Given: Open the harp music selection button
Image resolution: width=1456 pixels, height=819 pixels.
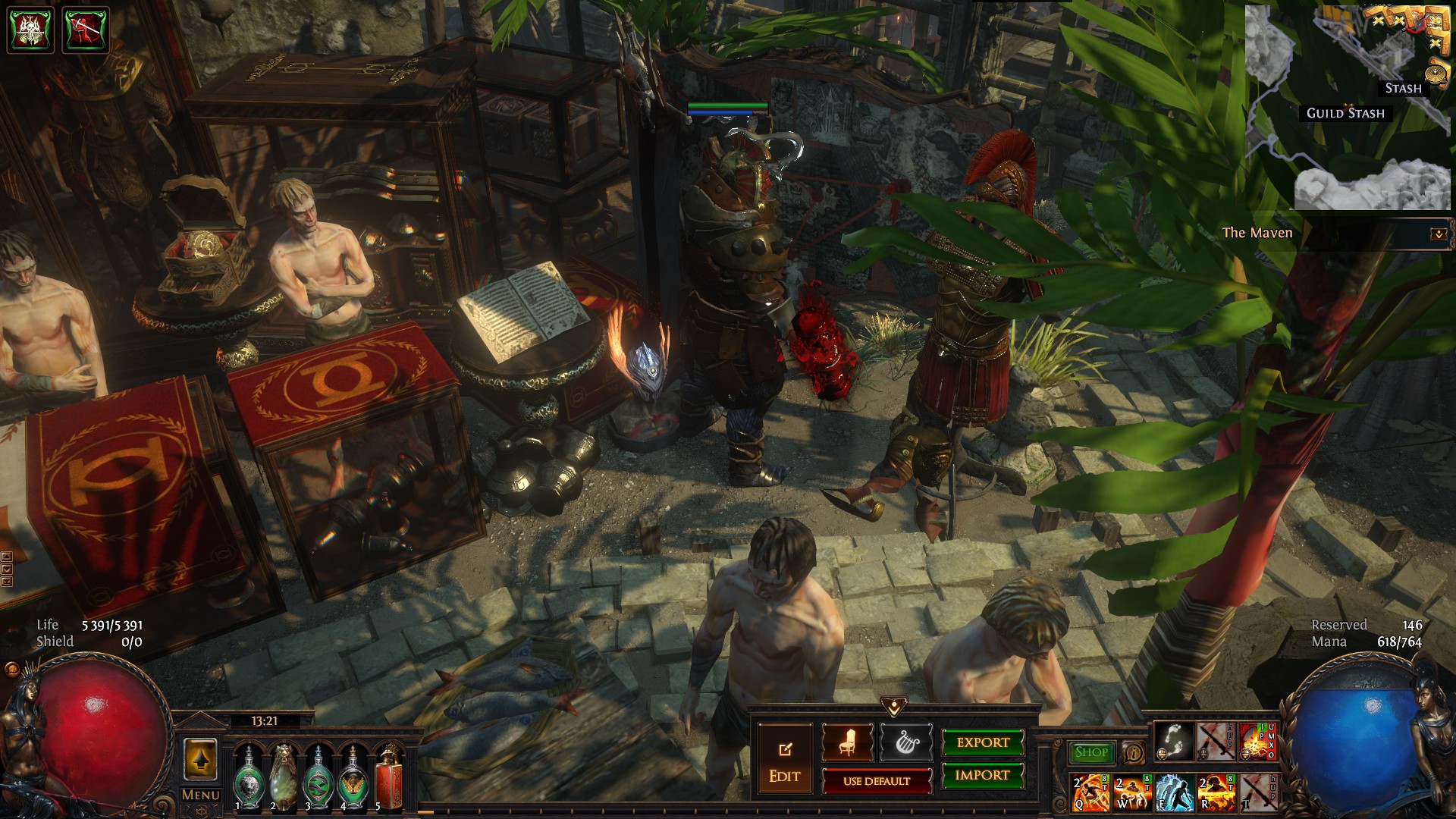Looking at the screenshot, I should (905, 742).
